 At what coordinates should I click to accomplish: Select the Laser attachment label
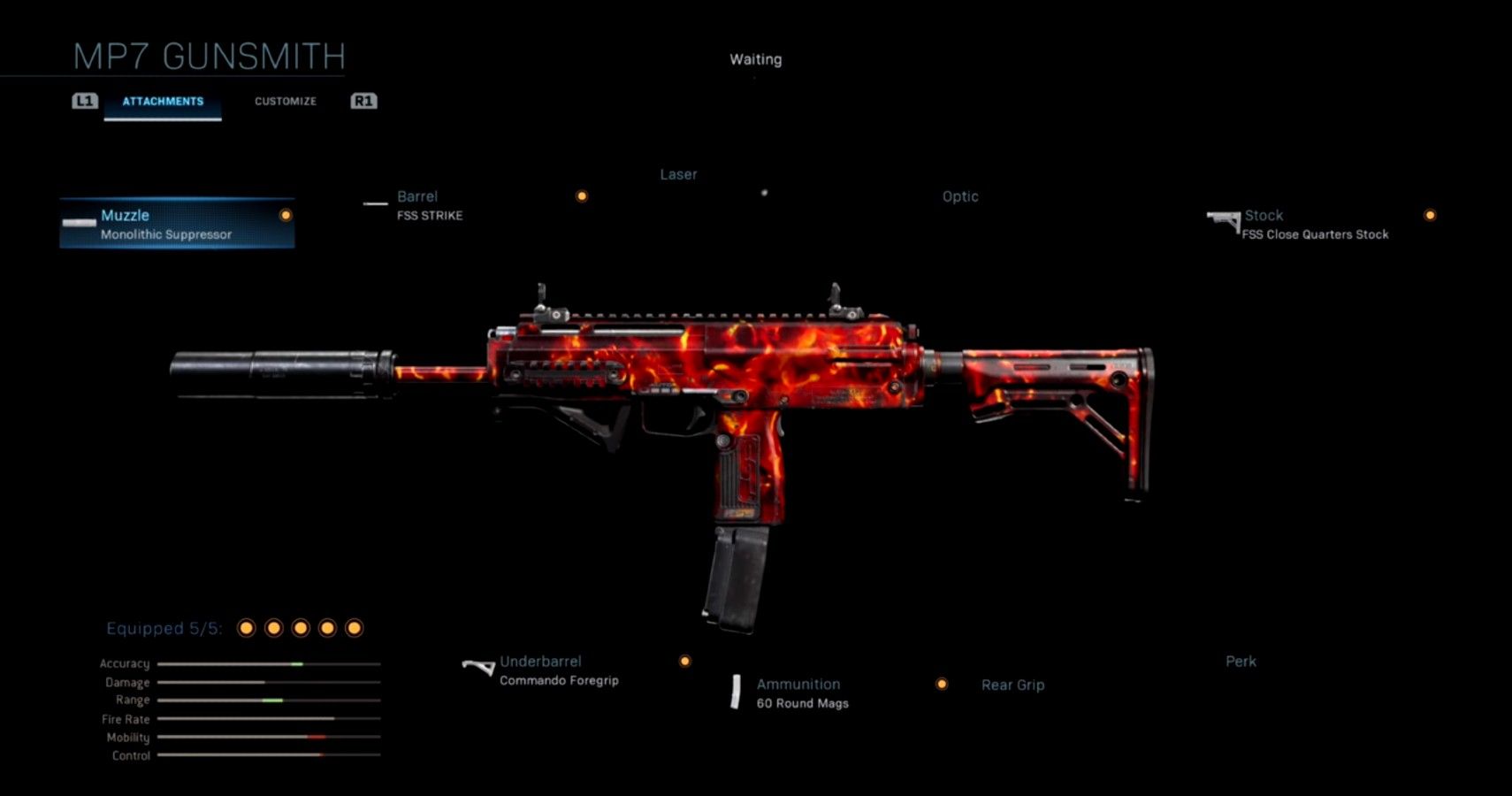tap(678, 174)
